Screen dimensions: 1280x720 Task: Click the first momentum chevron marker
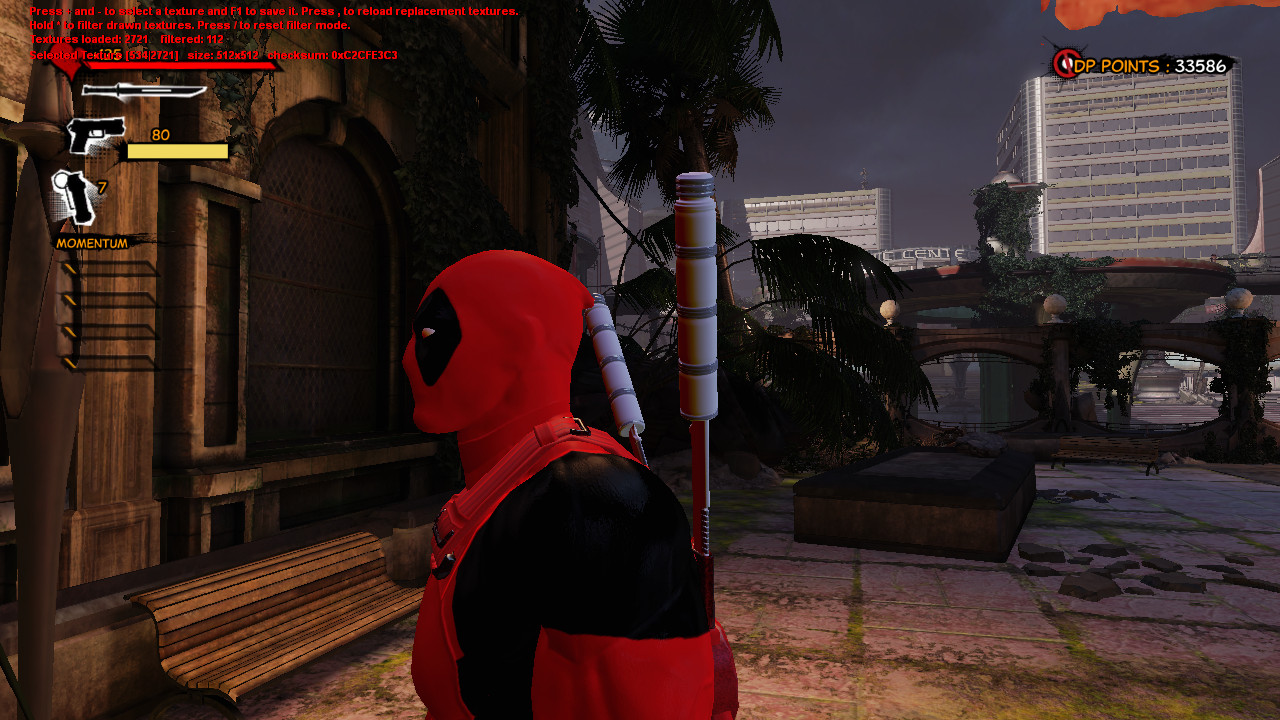click(x=70, y=267)
